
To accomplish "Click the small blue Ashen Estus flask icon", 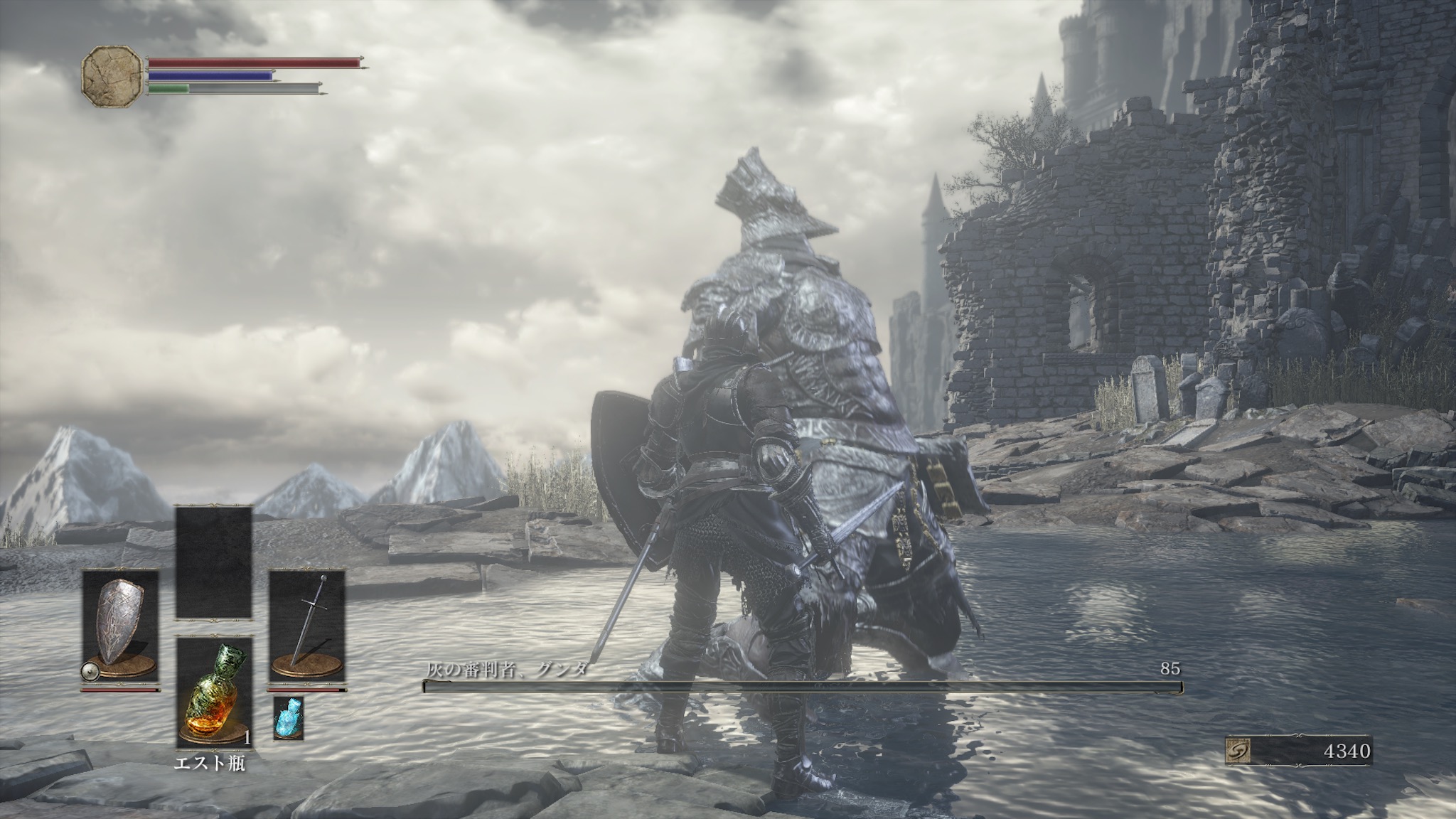I will 288,717.
